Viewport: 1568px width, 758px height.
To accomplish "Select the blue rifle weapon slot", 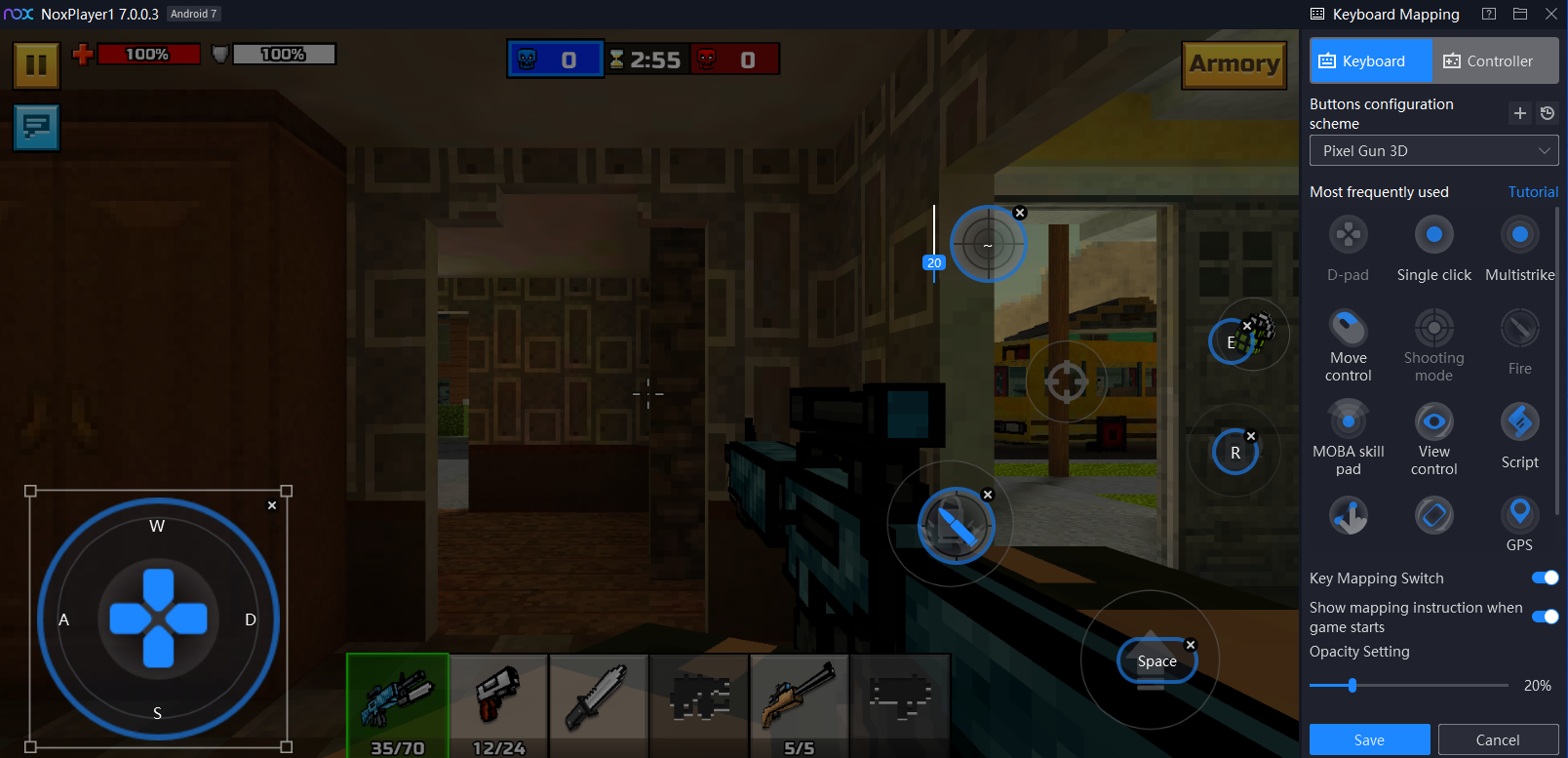I will tap(398, 704).
